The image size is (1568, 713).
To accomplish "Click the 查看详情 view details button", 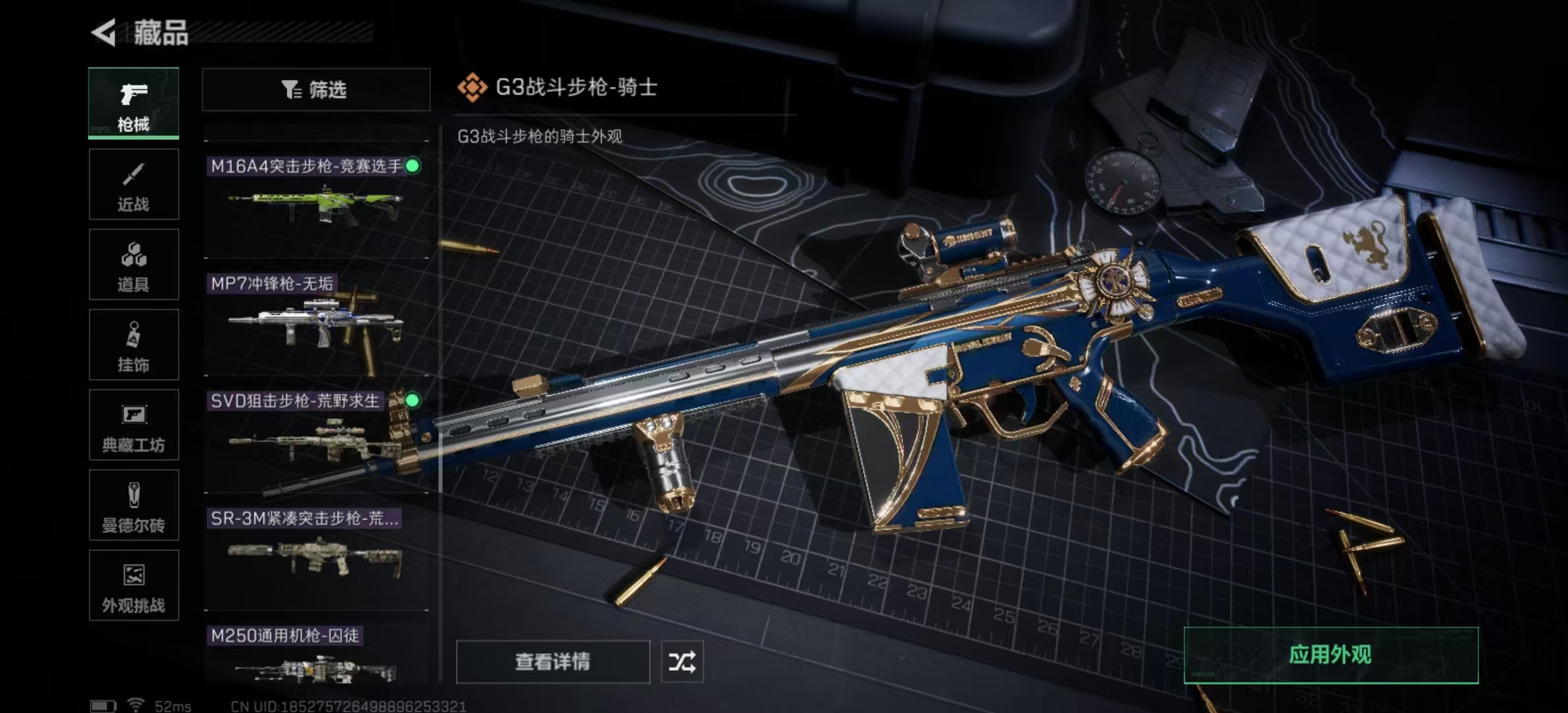I will click(553, 661).
